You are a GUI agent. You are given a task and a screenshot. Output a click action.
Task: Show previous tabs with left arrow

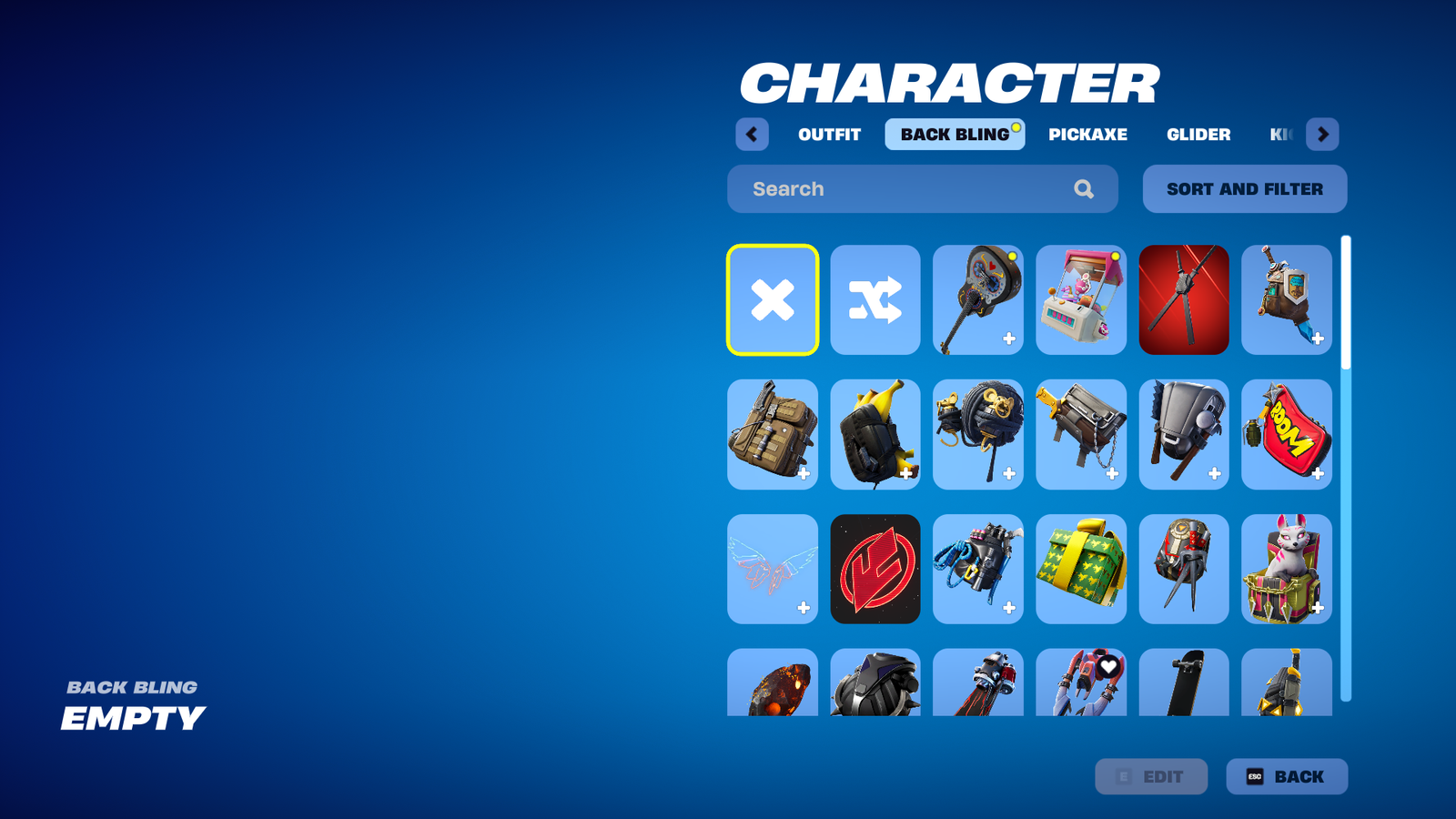[752, 135]
